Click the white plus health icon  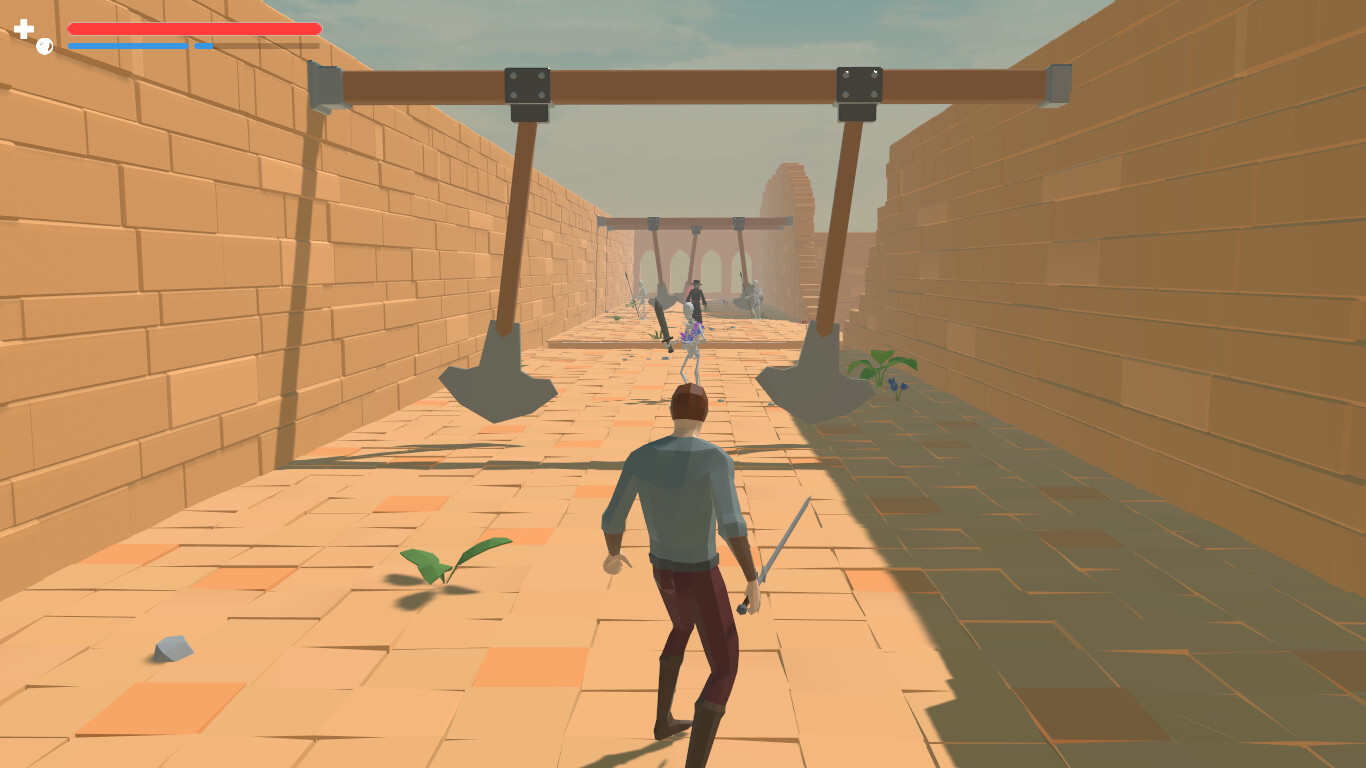[22, 28]
